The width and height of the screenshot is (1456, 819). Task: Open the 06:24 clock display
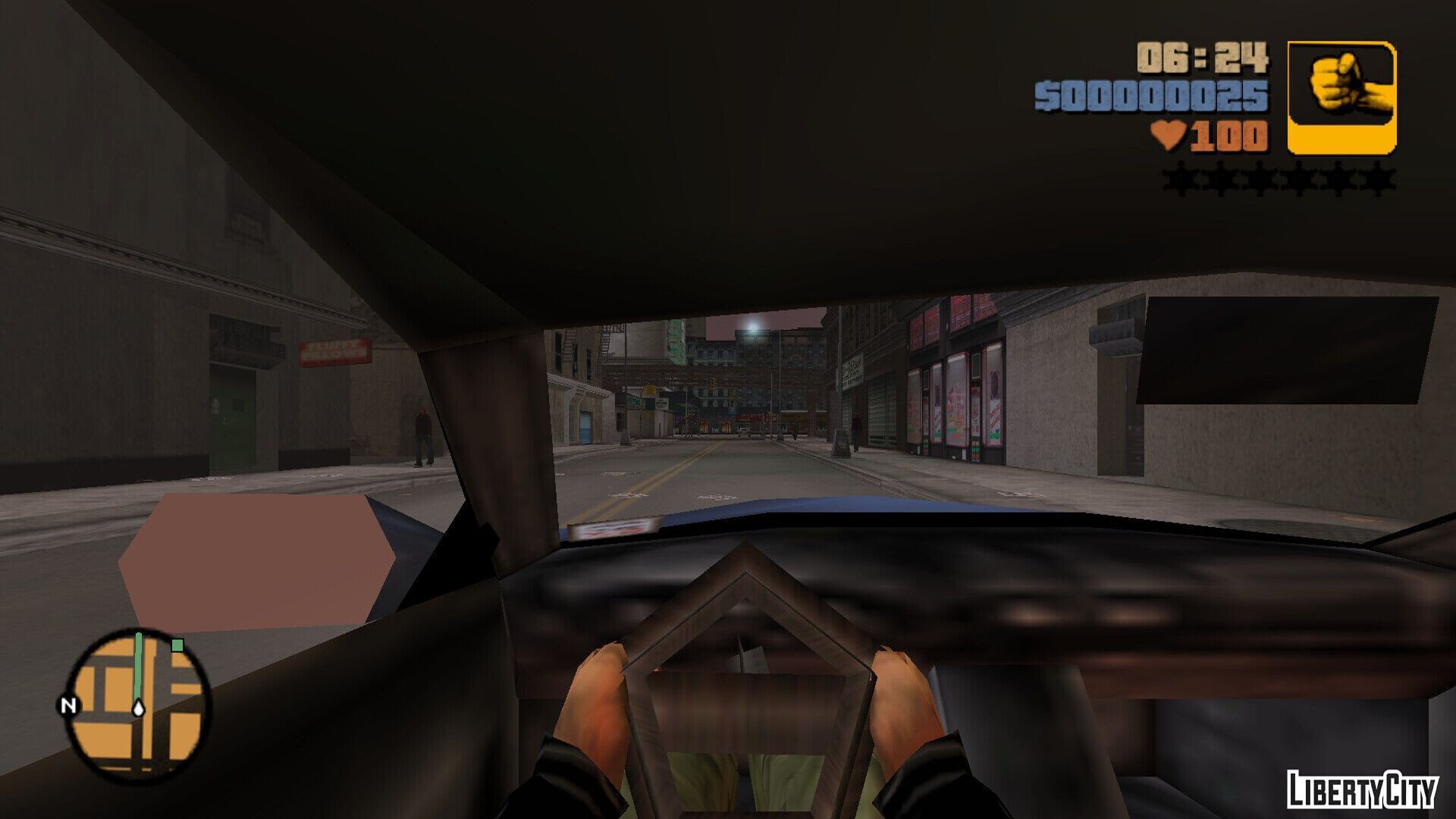(1201, 58)
